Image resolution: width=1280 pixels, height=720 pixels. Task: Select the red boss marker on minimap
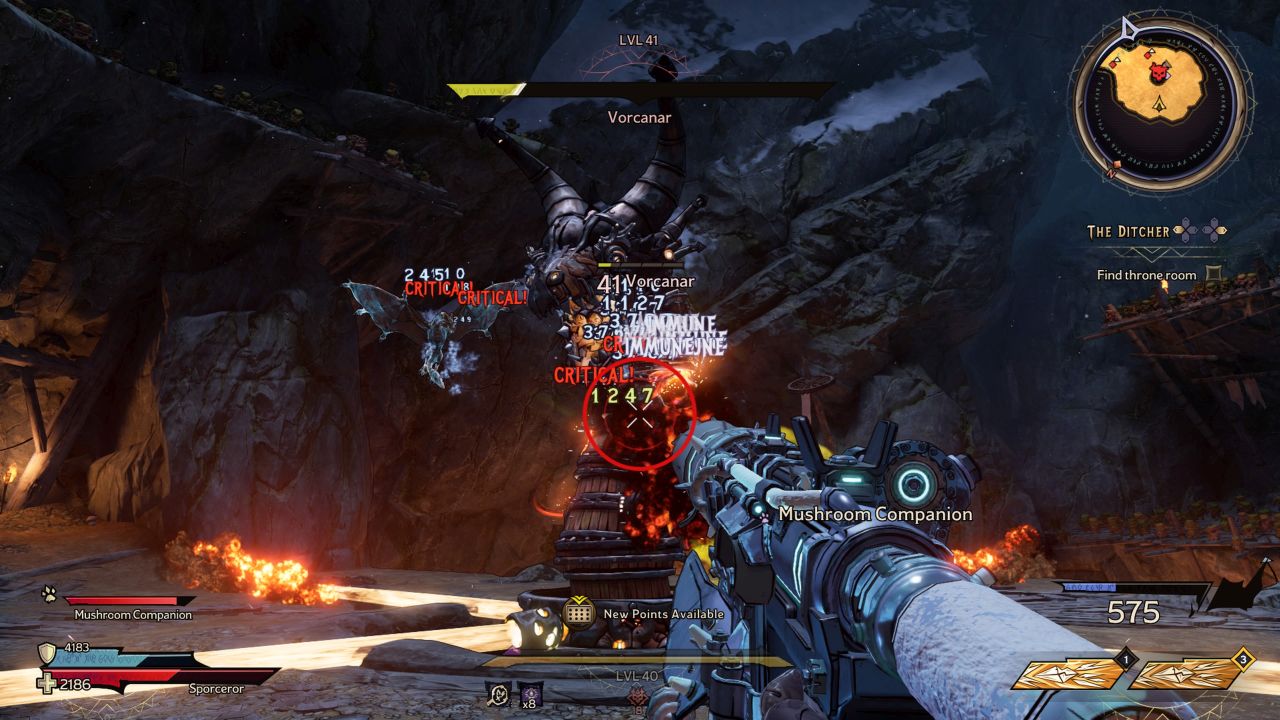[x=1158, y=74]
